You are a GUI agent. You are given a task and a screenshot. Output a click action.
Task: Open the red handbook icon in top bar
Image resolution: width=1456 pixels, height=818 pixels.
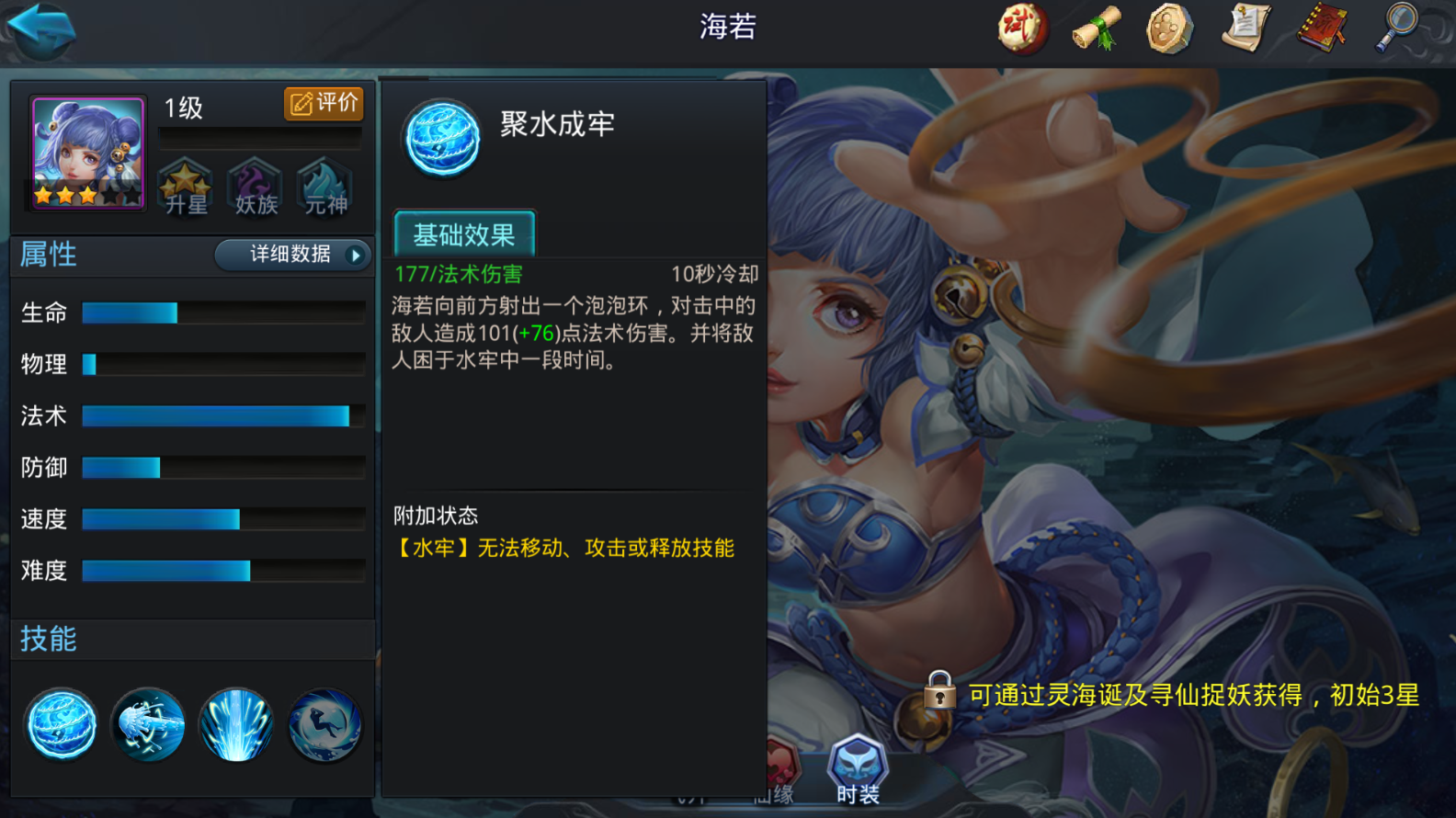pyautogui.click(x=1321, y=28)
